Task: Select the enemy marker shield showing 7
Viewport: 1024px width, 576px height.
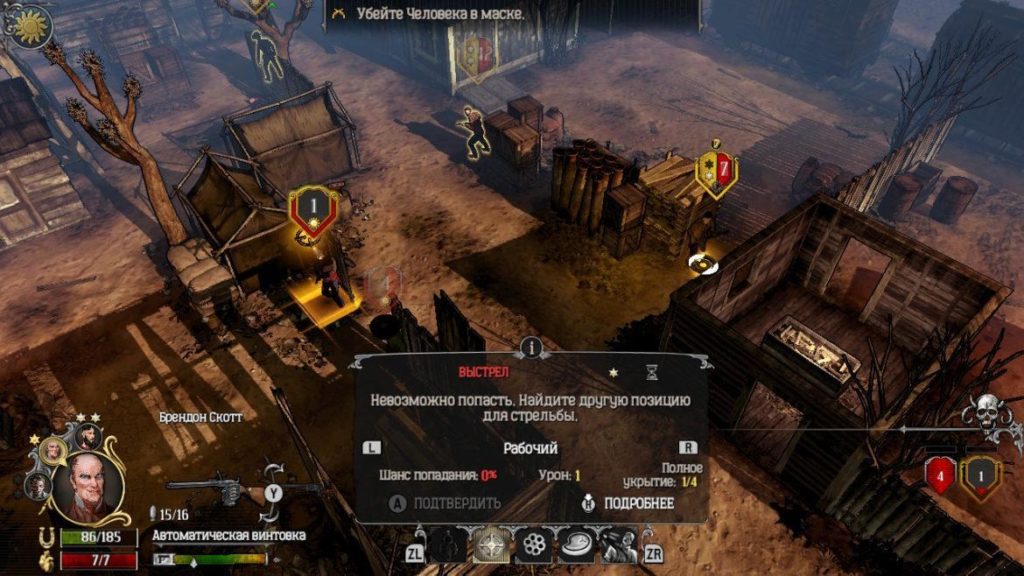Action: click(x=717, y=172)
